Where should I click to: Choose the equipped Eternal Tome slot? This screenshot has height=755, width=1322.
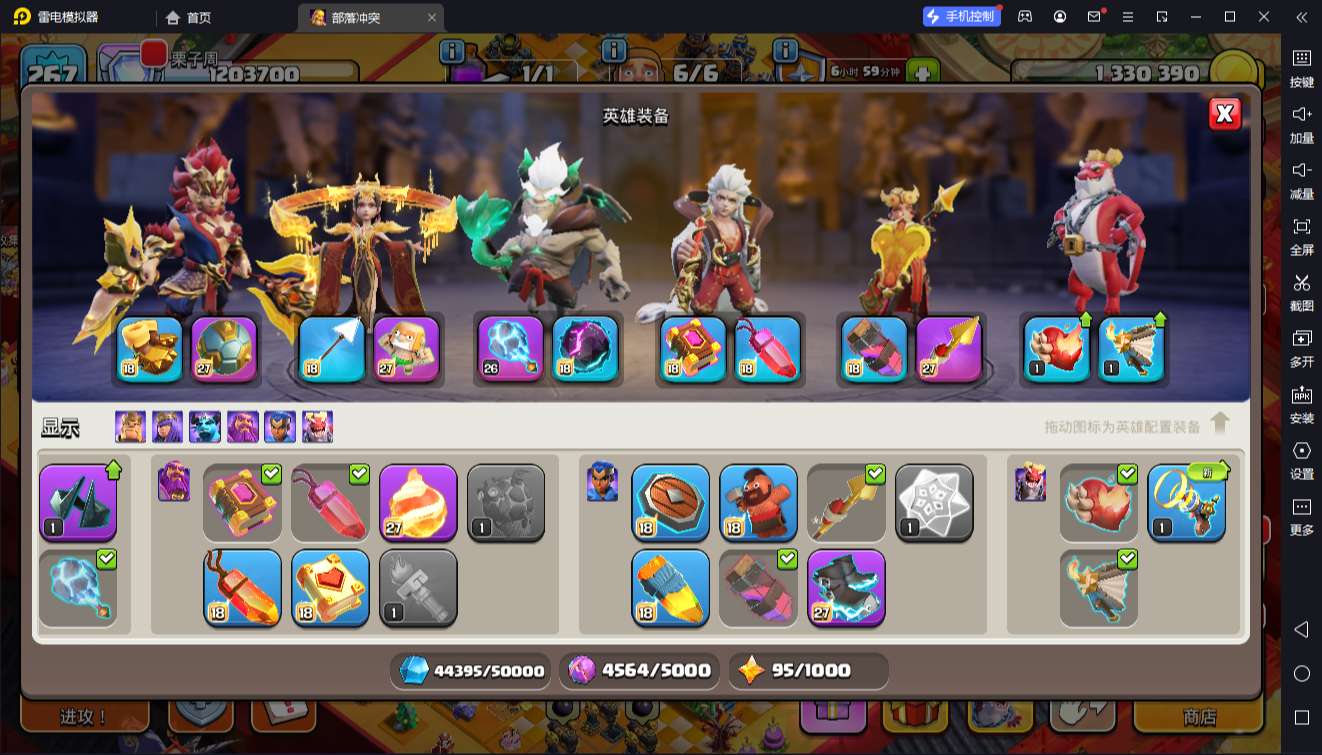(x=693, y=349)
